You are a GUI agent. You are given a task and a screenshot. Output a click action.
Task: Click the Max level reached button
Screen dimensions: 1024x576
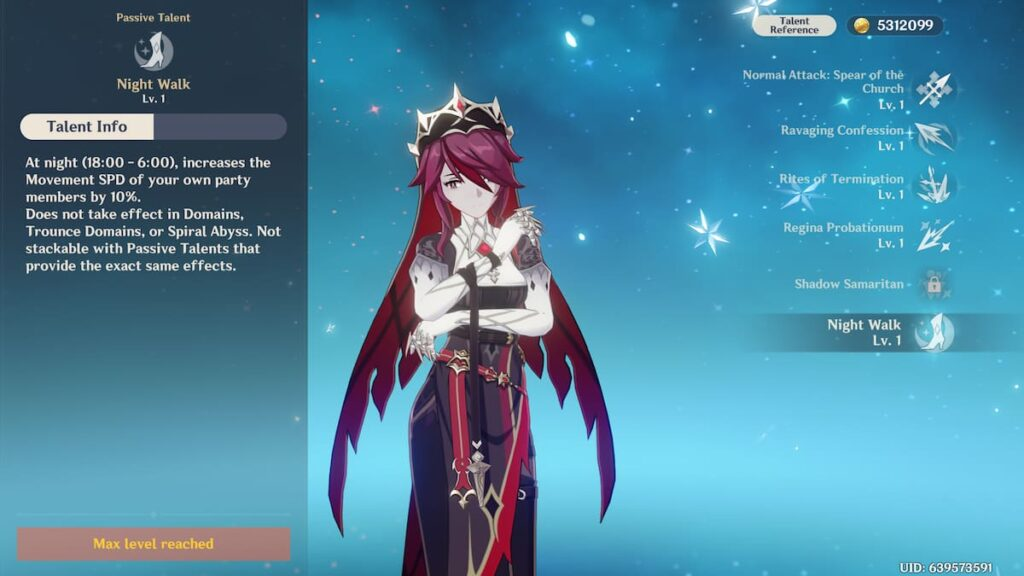pos(153,544)
